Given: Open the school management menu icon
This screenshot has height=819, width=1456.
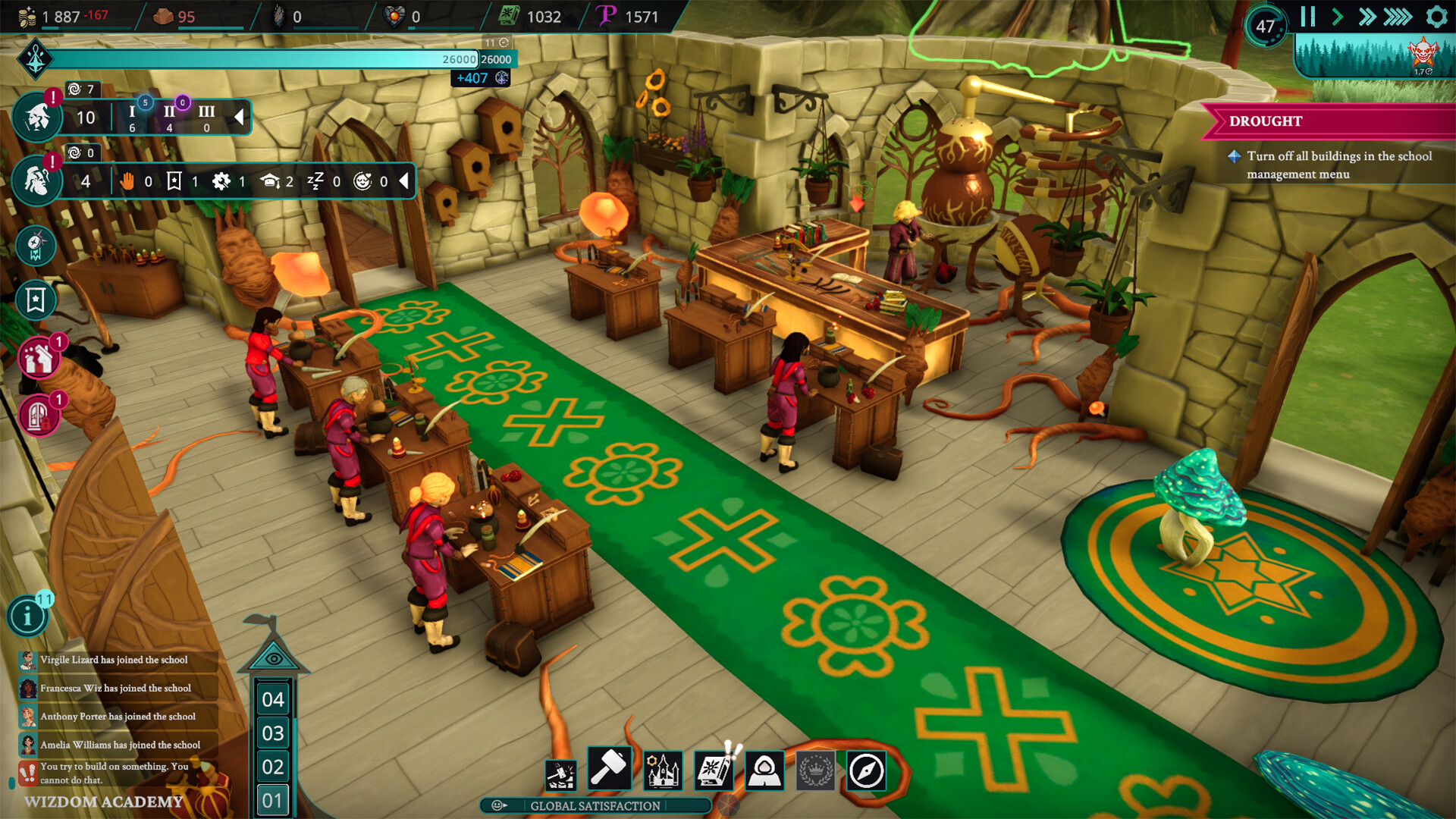Looking at the screenshot, I should (x=663, y=768).
